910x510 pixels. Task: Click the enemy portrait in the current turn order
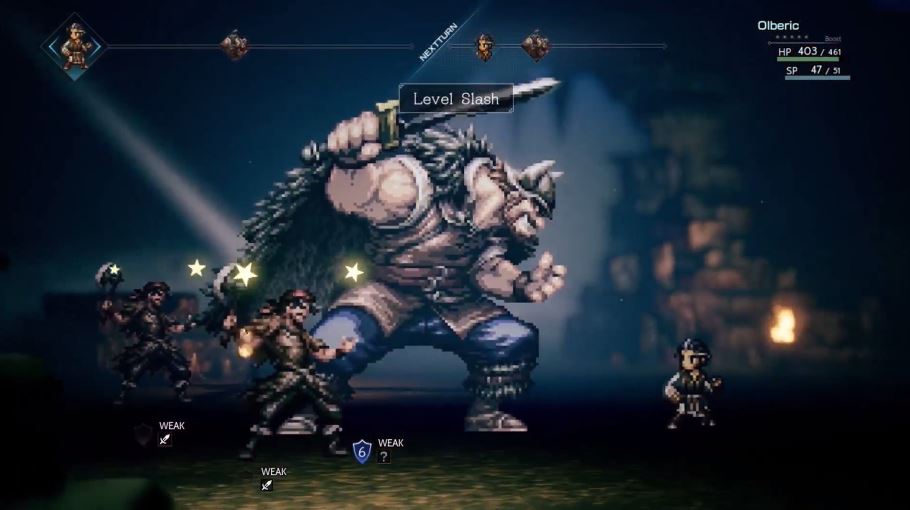tap(234, 45)
